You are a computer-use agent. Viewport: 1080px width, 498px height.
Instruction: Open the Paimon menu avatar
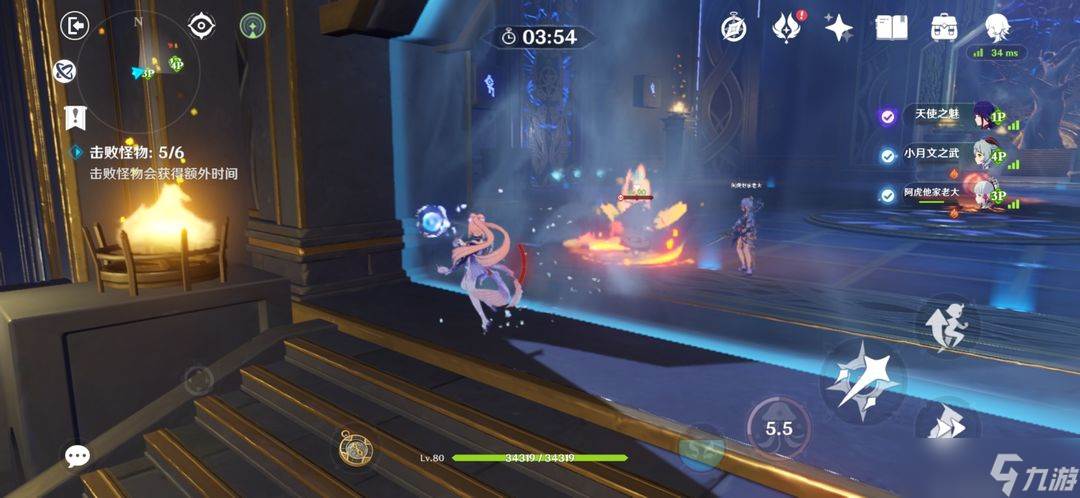(x=997, y=28)
